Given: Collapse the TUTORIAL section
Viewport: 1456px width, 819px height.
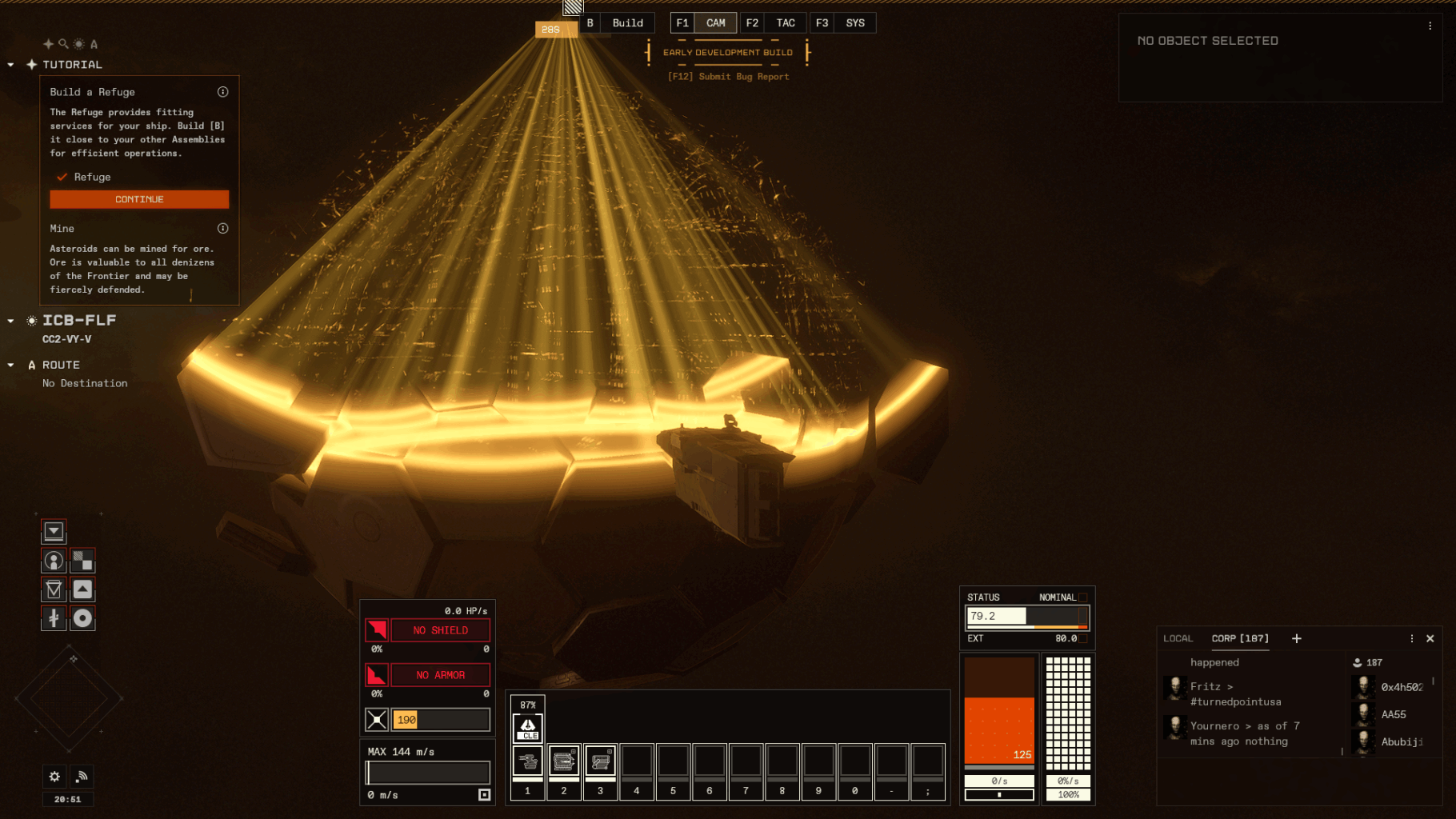Looking at the screenshot, I should pos(10,65).
